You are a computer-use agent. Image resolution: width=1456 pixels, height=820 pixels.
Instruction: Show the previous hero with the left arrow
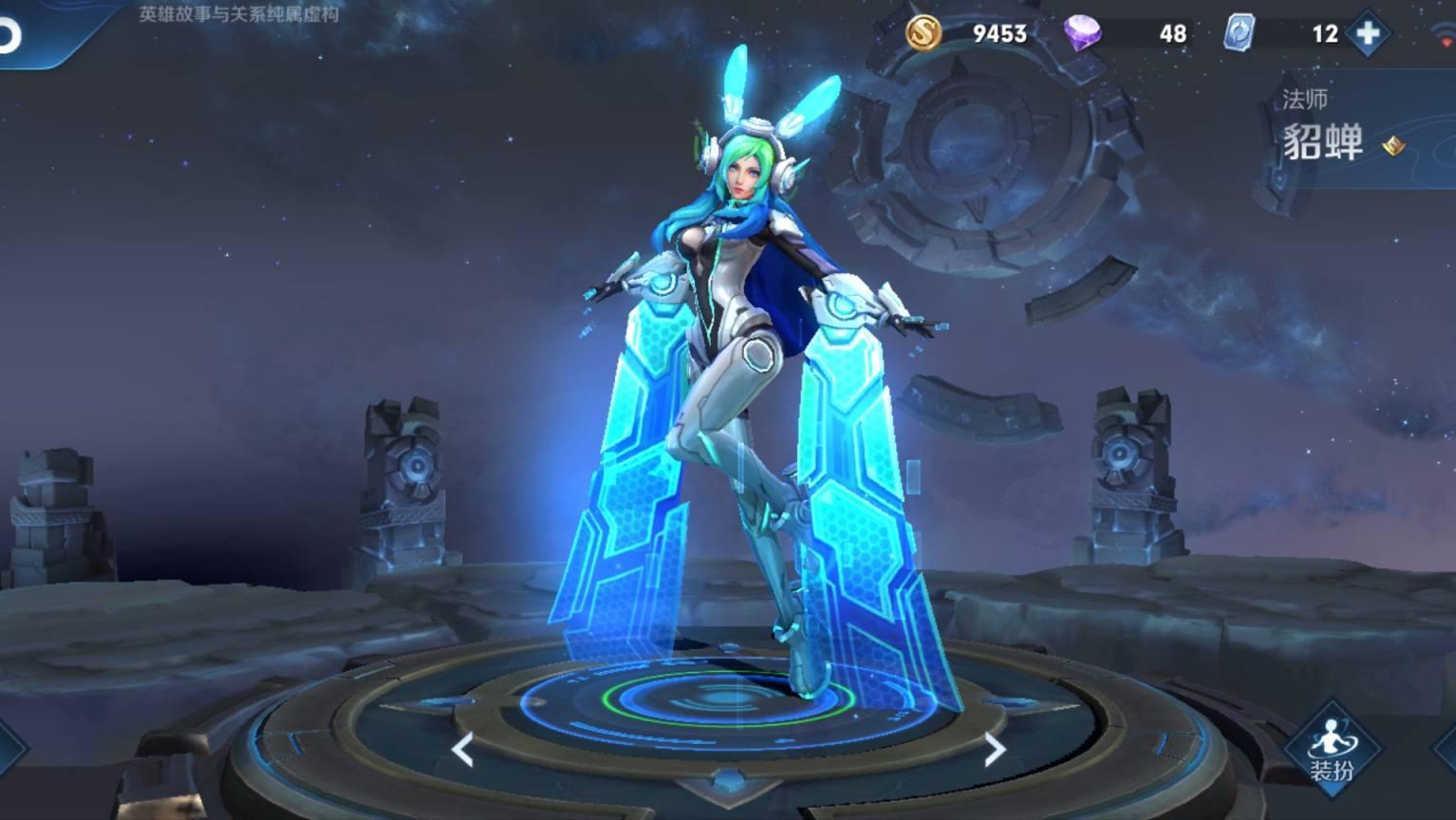pyautogui.click(x=462, y=750)
